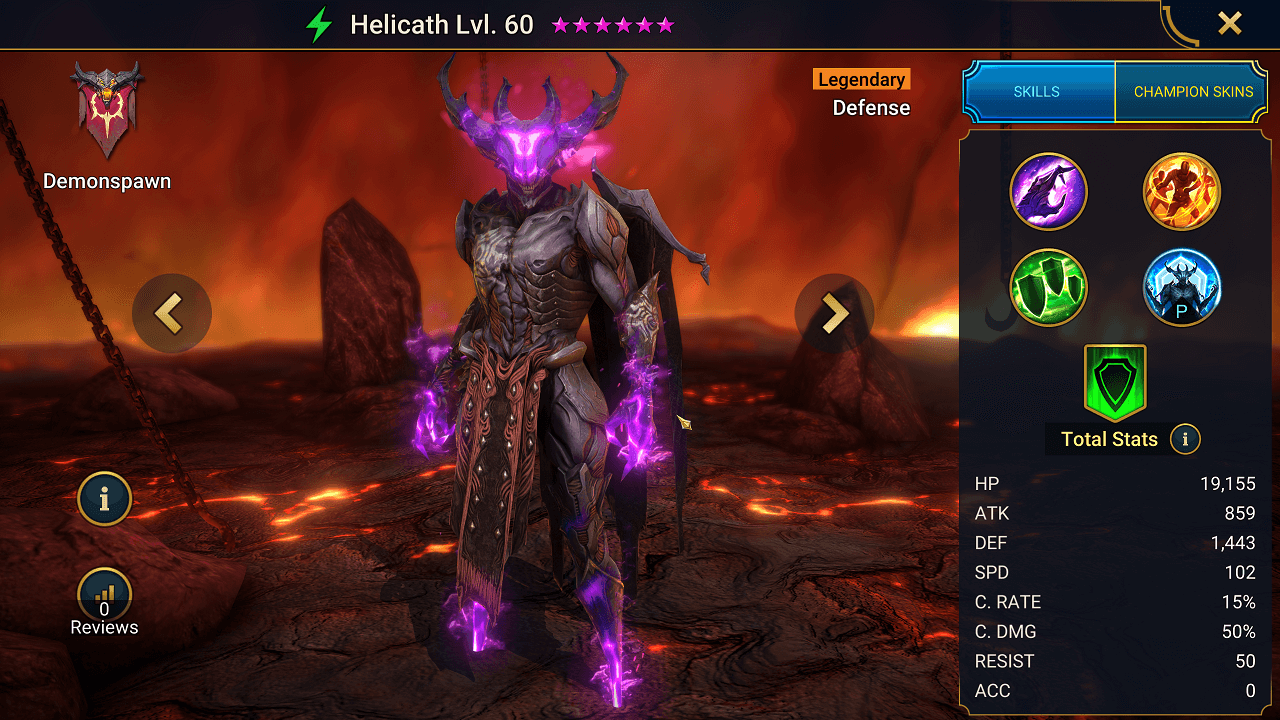Select the green shields skill icon
The image size is (1280, 720).
[1048, 288]
